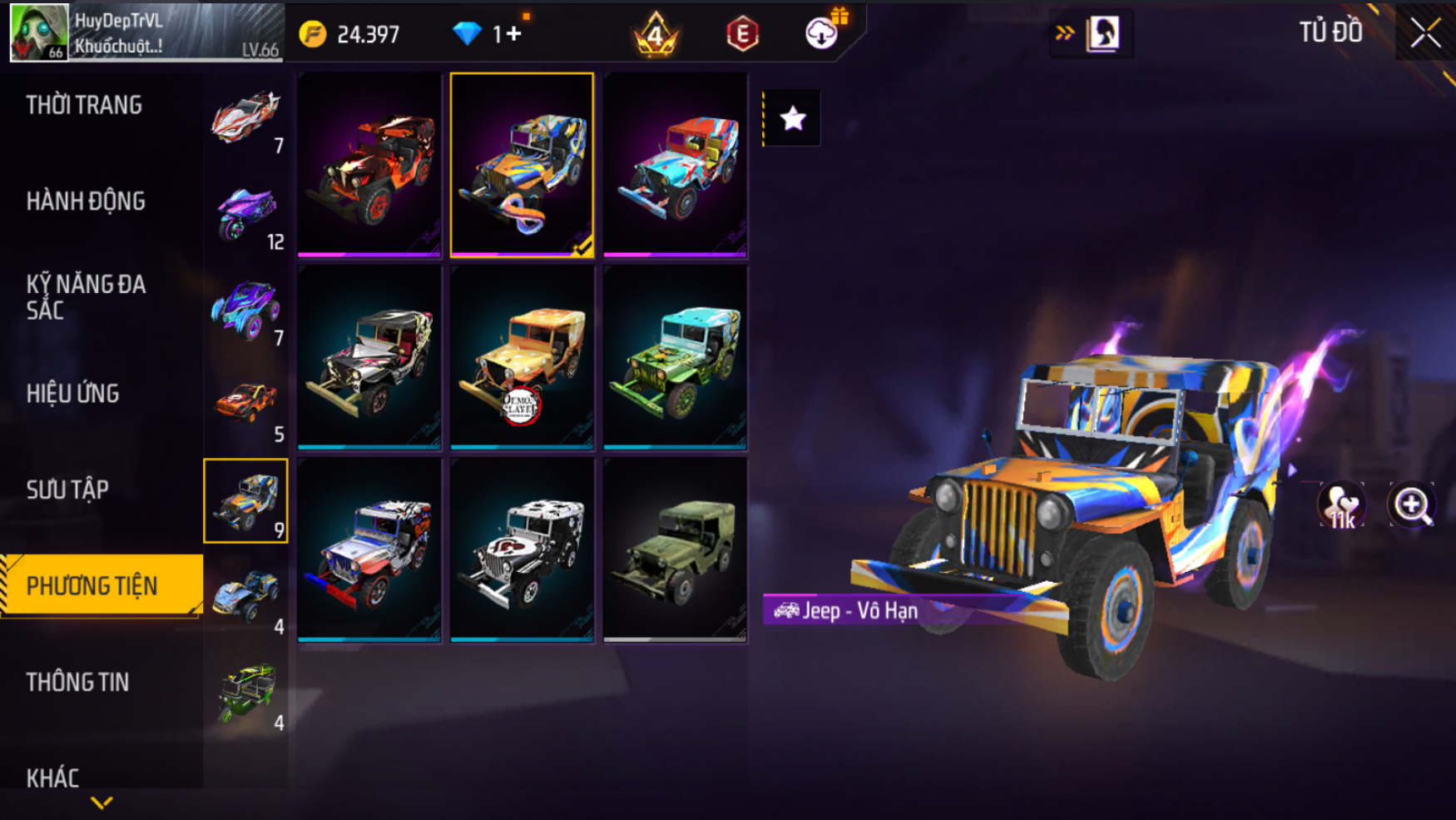The height and width of the screenshot is (820, 1456).
Task: Choose the purple motorbike vehicle type
Action: click(x=246, y=212)
